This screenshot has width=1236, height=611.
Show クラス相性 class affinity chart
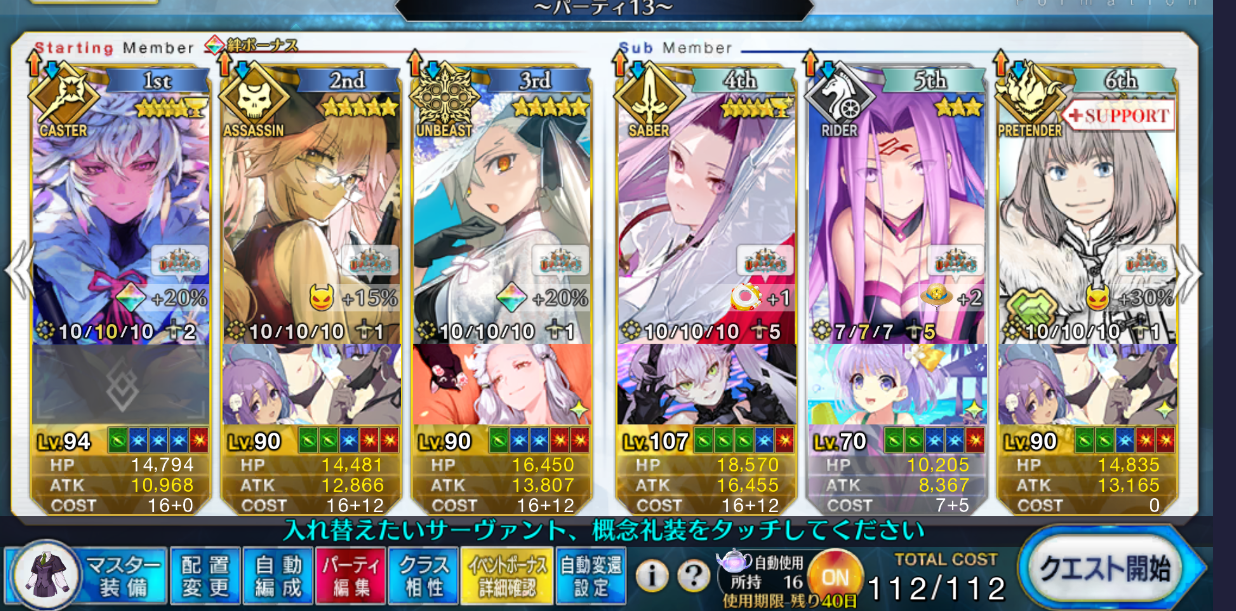tap(422, 575)
